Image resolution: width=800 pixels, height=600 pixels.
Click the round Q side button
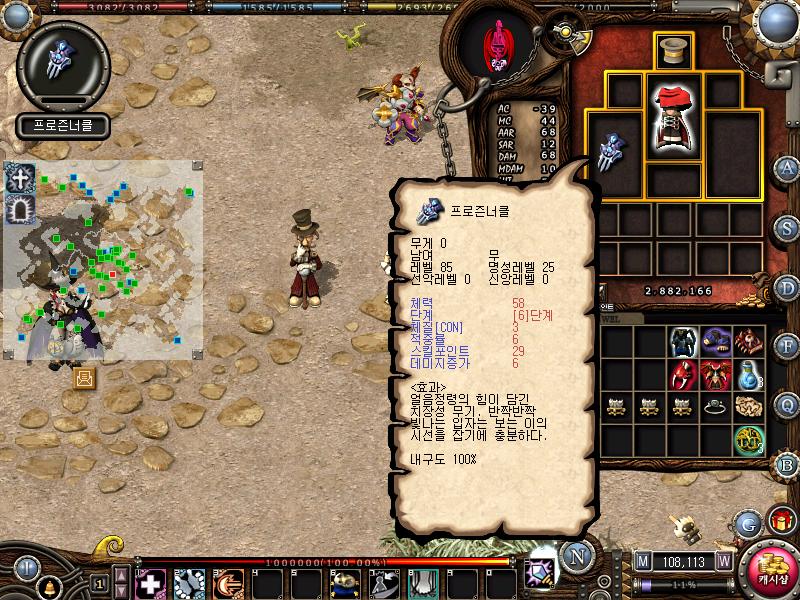pos(788,405)
